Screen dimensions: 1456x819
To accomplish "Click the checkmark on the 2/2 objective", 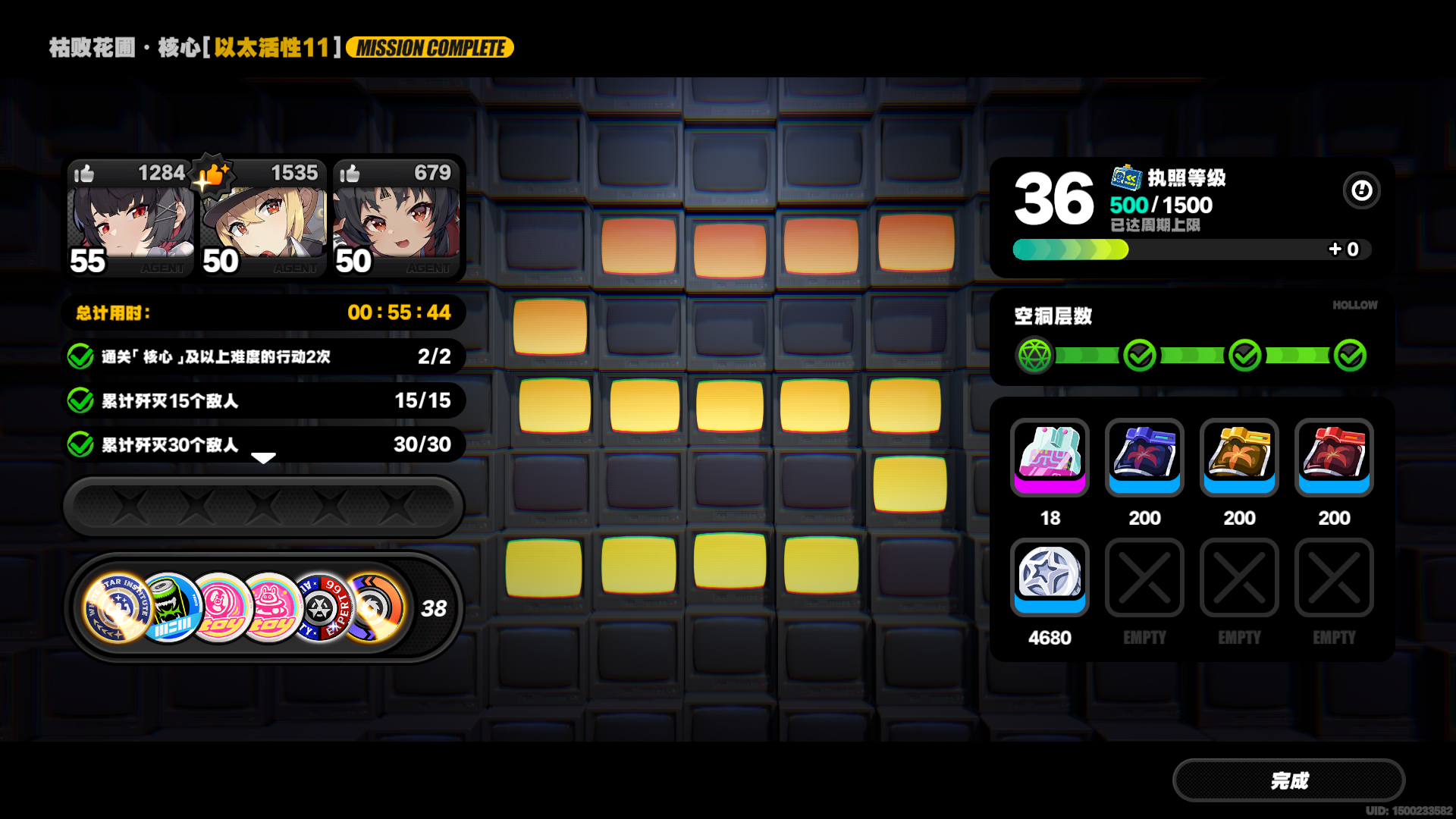I will tap(81, 356).
